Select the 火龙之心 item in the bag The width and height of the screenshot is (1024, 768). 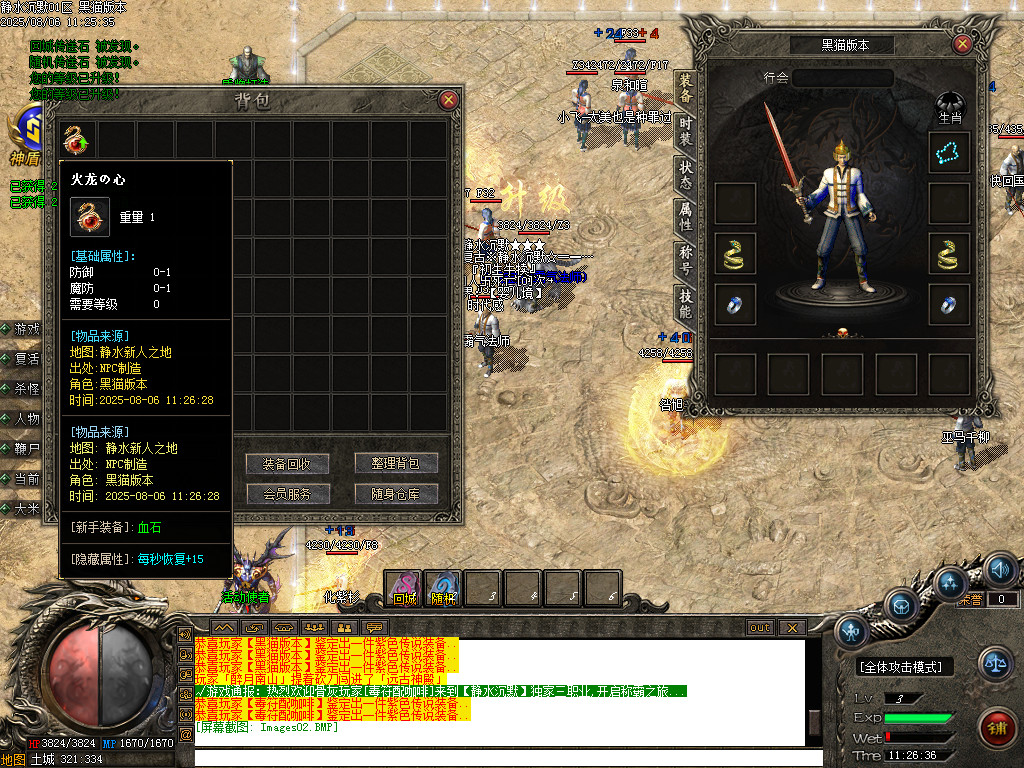(x=77, y=137)
